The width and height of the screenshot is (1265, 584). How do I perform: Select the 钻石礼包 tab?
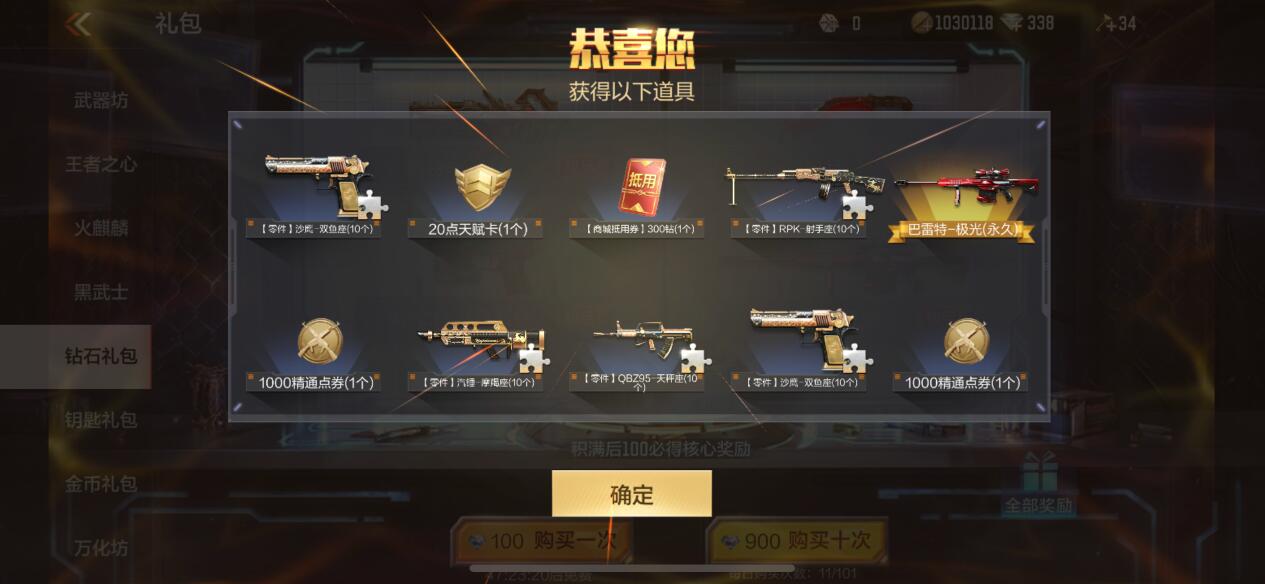(100, 356)
